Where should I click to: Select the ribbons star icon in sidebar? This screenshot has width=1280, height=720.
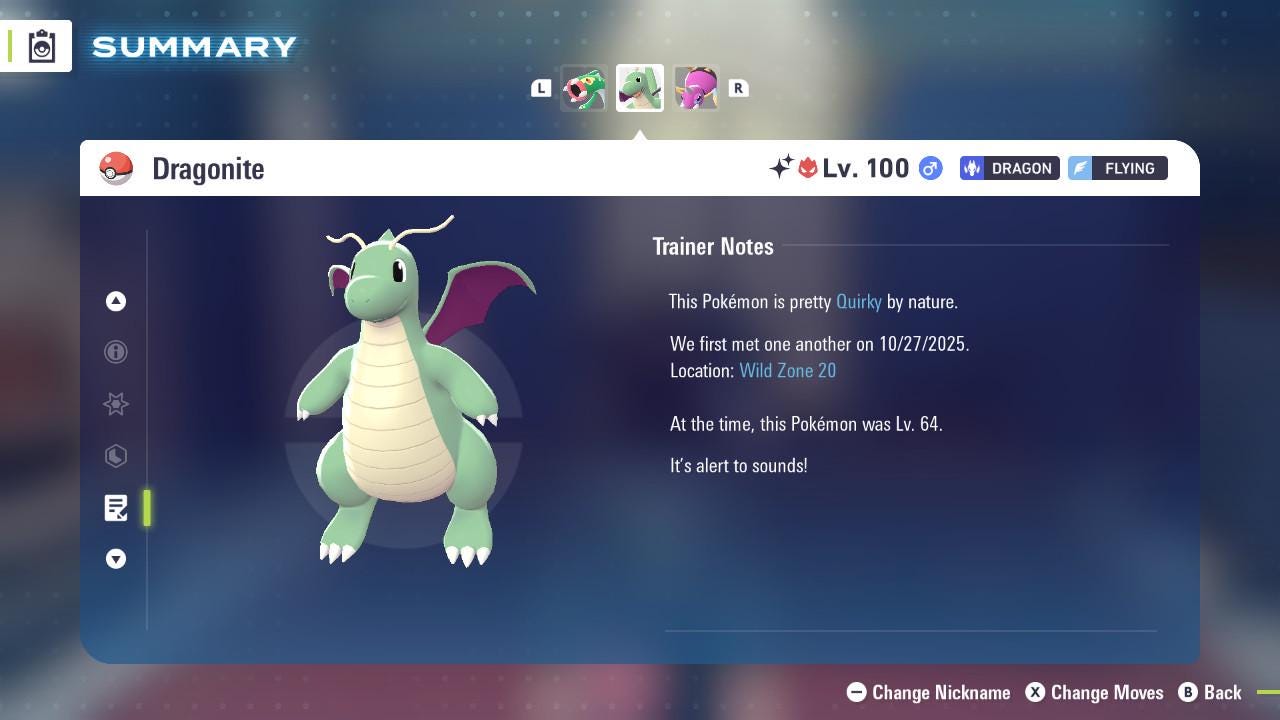[116, 404]
